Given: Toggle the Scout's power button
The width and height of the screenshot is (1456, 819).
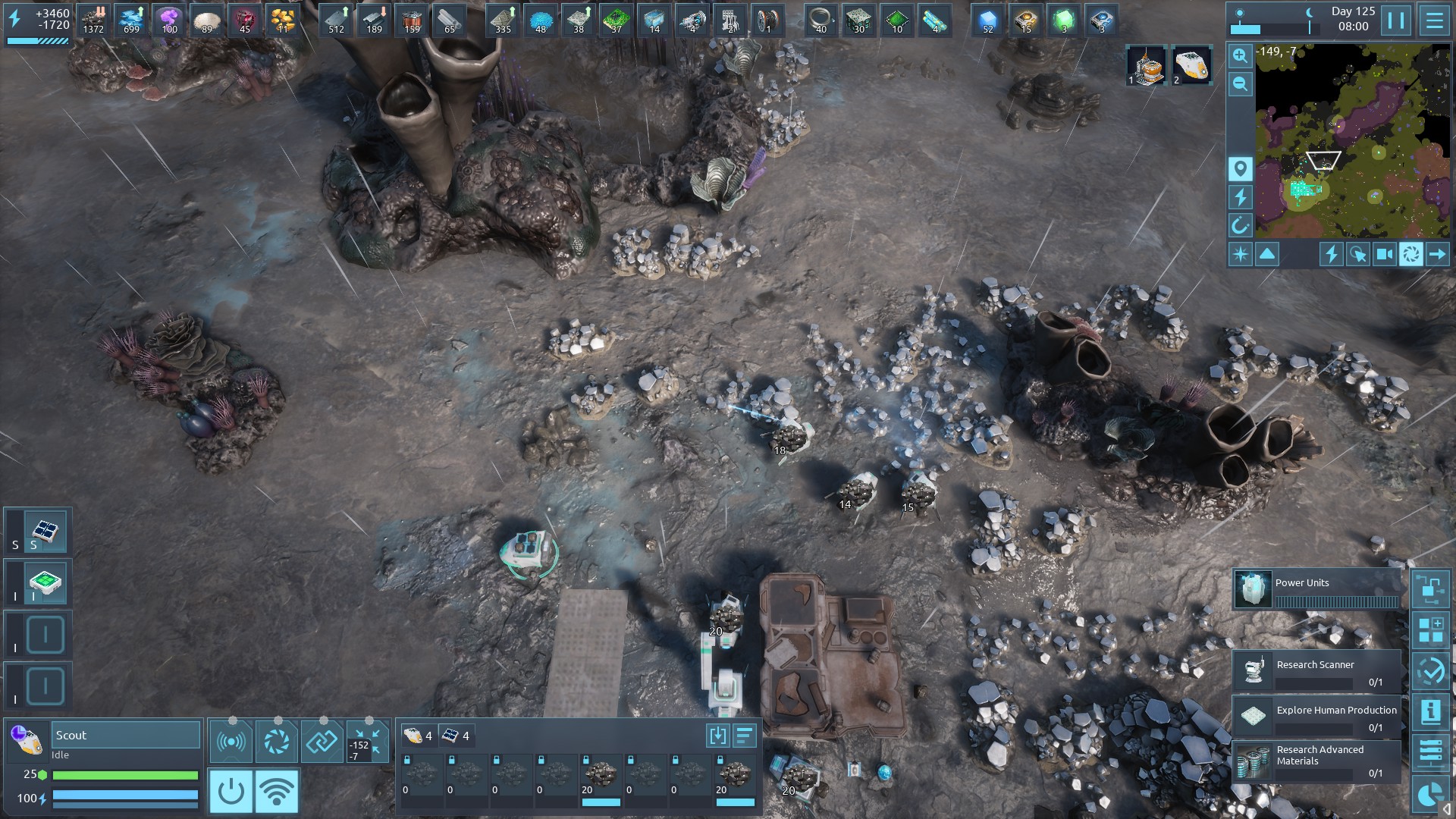Looking at the screenshot, I should (x=231, y=791).
